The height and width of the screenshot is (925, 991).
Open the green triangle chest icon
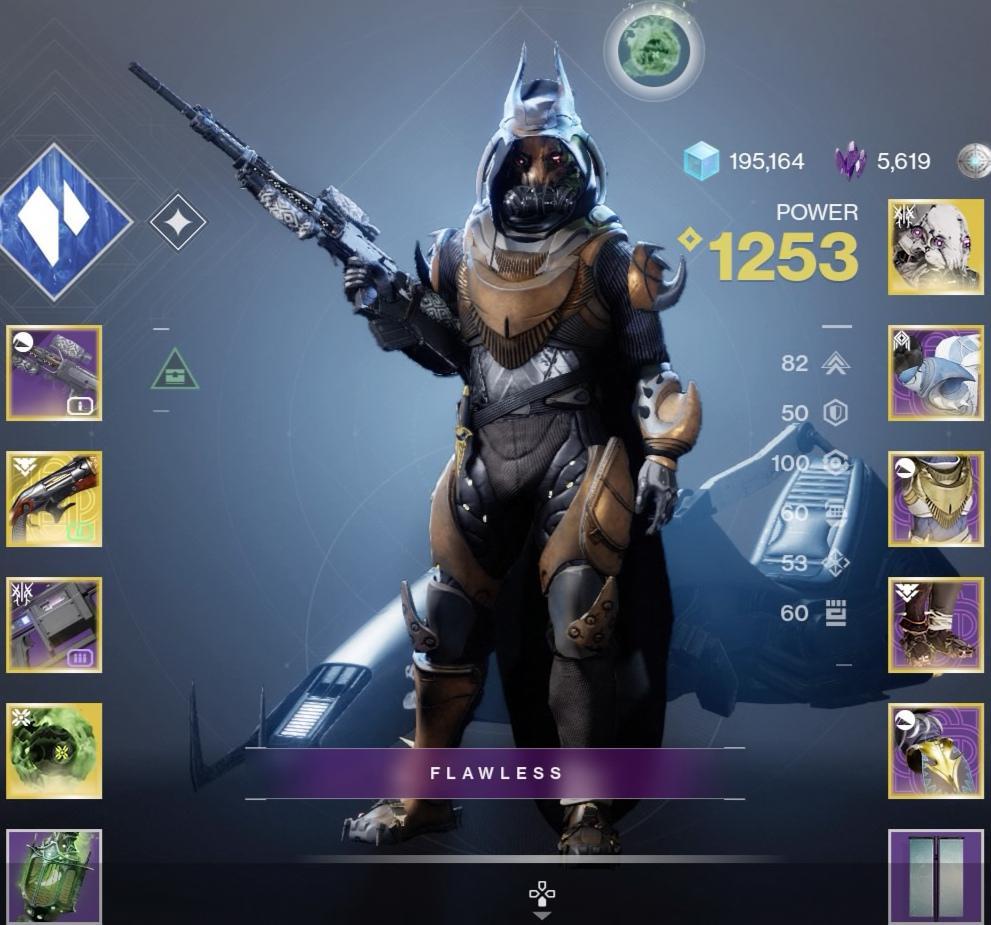point(175,370)
